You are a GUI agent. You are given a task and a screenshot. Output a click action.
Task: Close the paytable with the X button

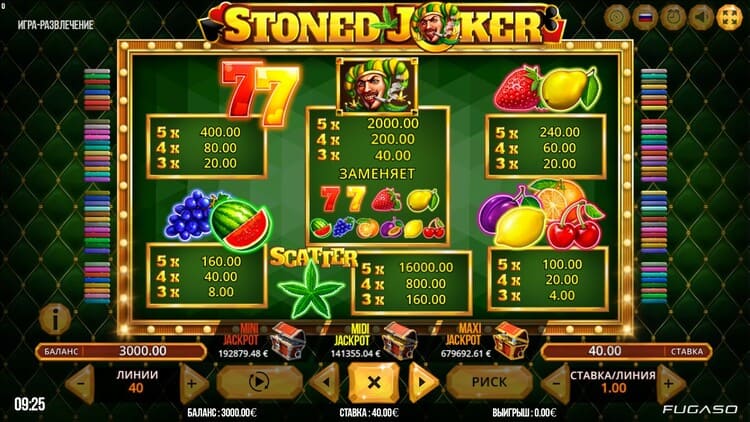pos(372,381)
